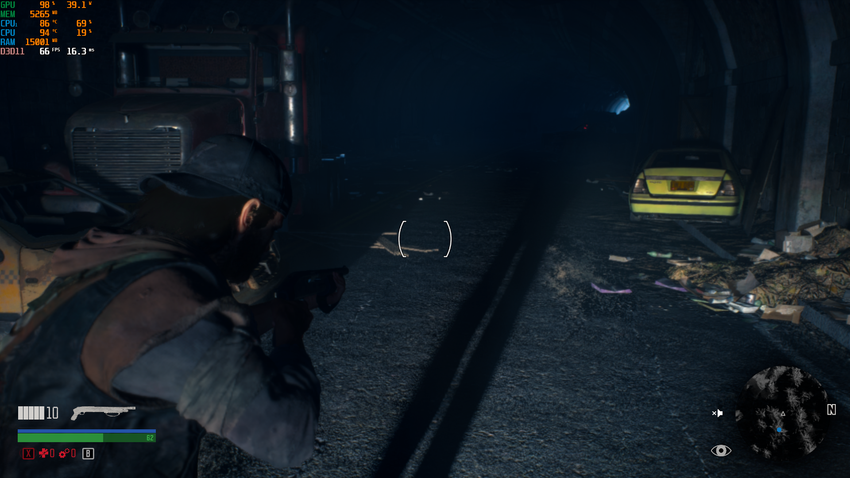Click the eye visibility indicator
850x478 pixels.
click(721, 451)
